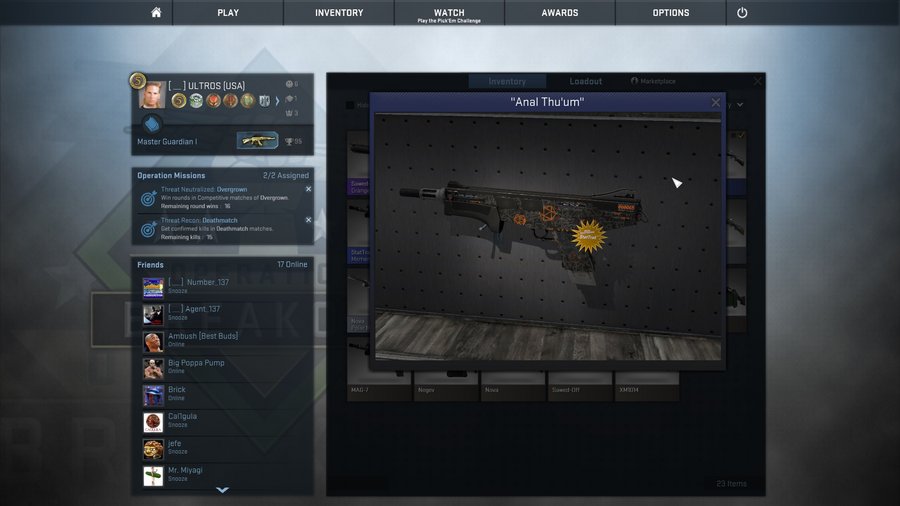Open the Options menu

(x=671, y=13)
